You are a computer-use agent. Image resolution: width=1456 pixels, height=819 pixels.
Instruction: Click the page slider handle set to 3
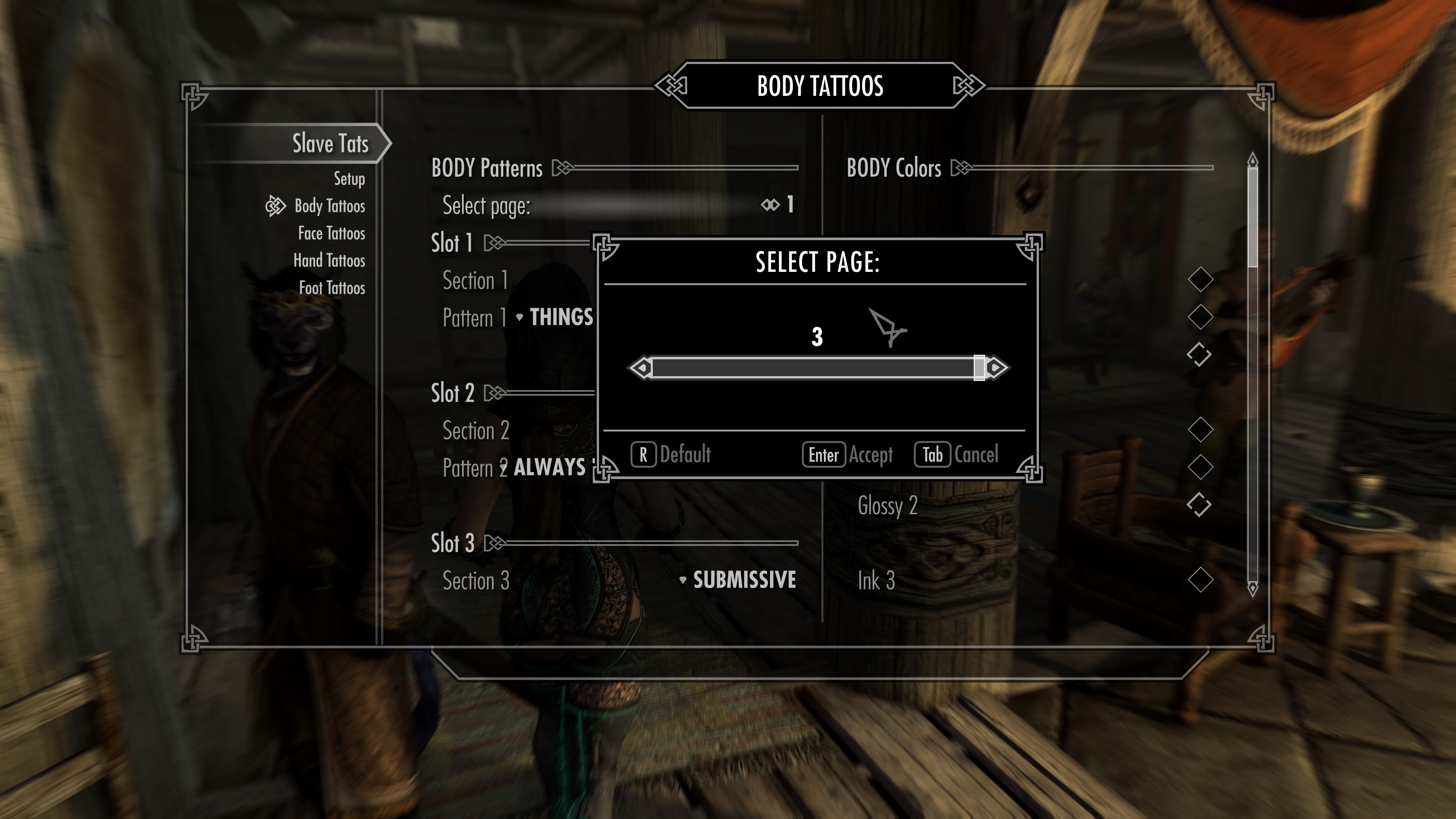click(x=979, y=367)
